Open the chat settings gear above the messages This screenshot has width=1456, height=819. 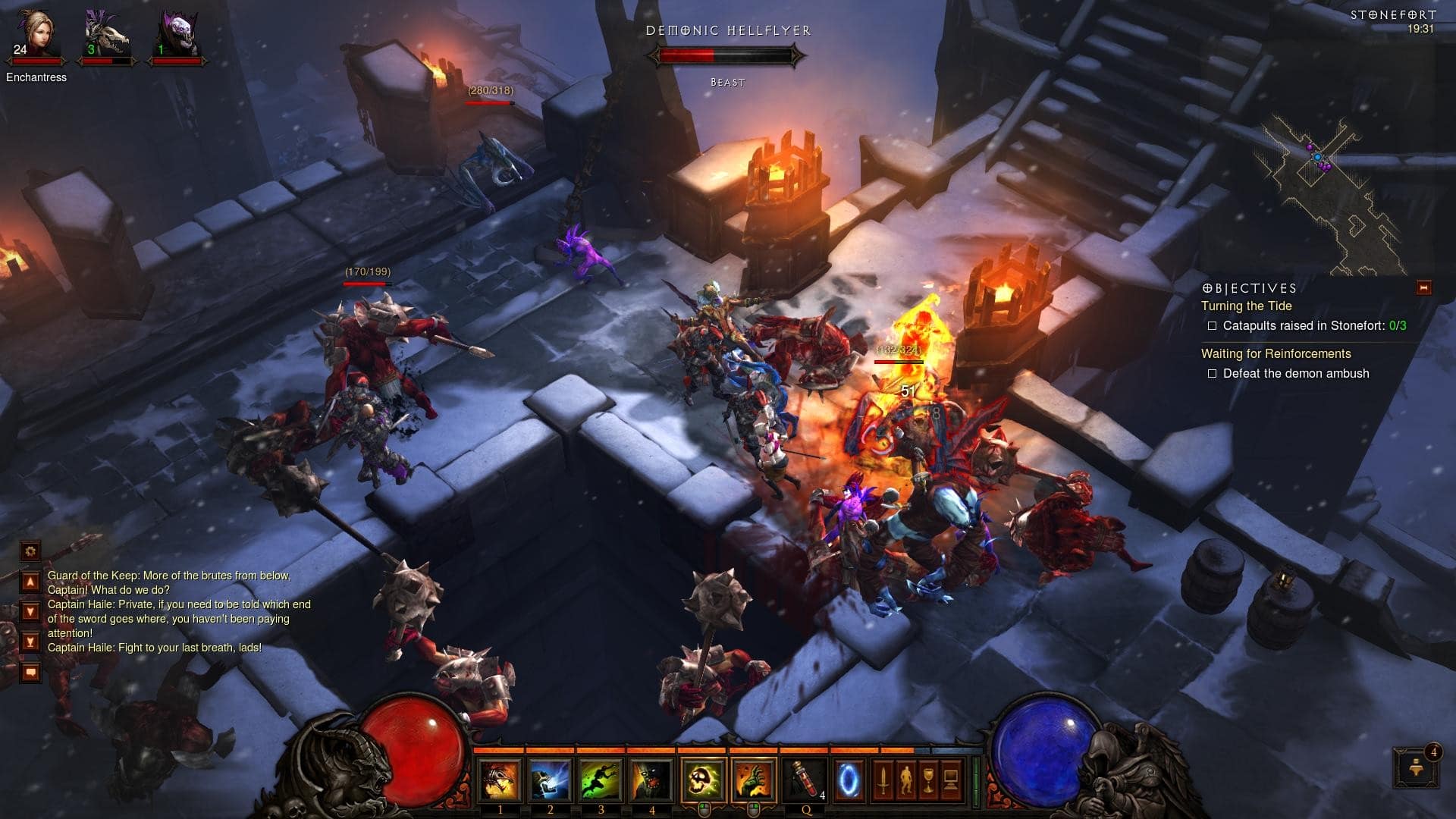coord(30,551)
